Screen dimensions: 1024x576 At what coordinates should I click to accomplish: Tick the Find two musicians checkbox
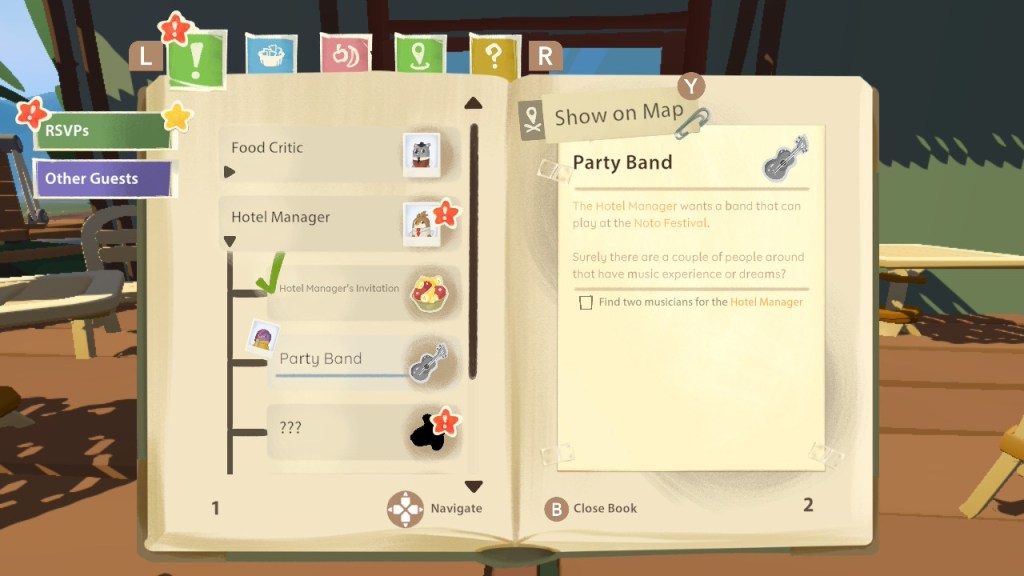click(586, 302)
